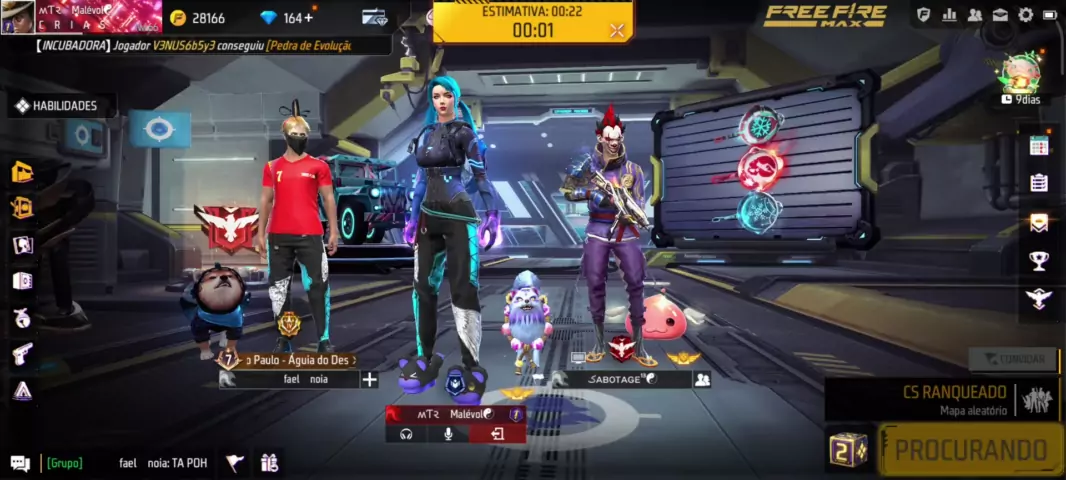Open the settings gear icon
The width and height of the screenshot is (1066, 480).
coord(1025,15)
